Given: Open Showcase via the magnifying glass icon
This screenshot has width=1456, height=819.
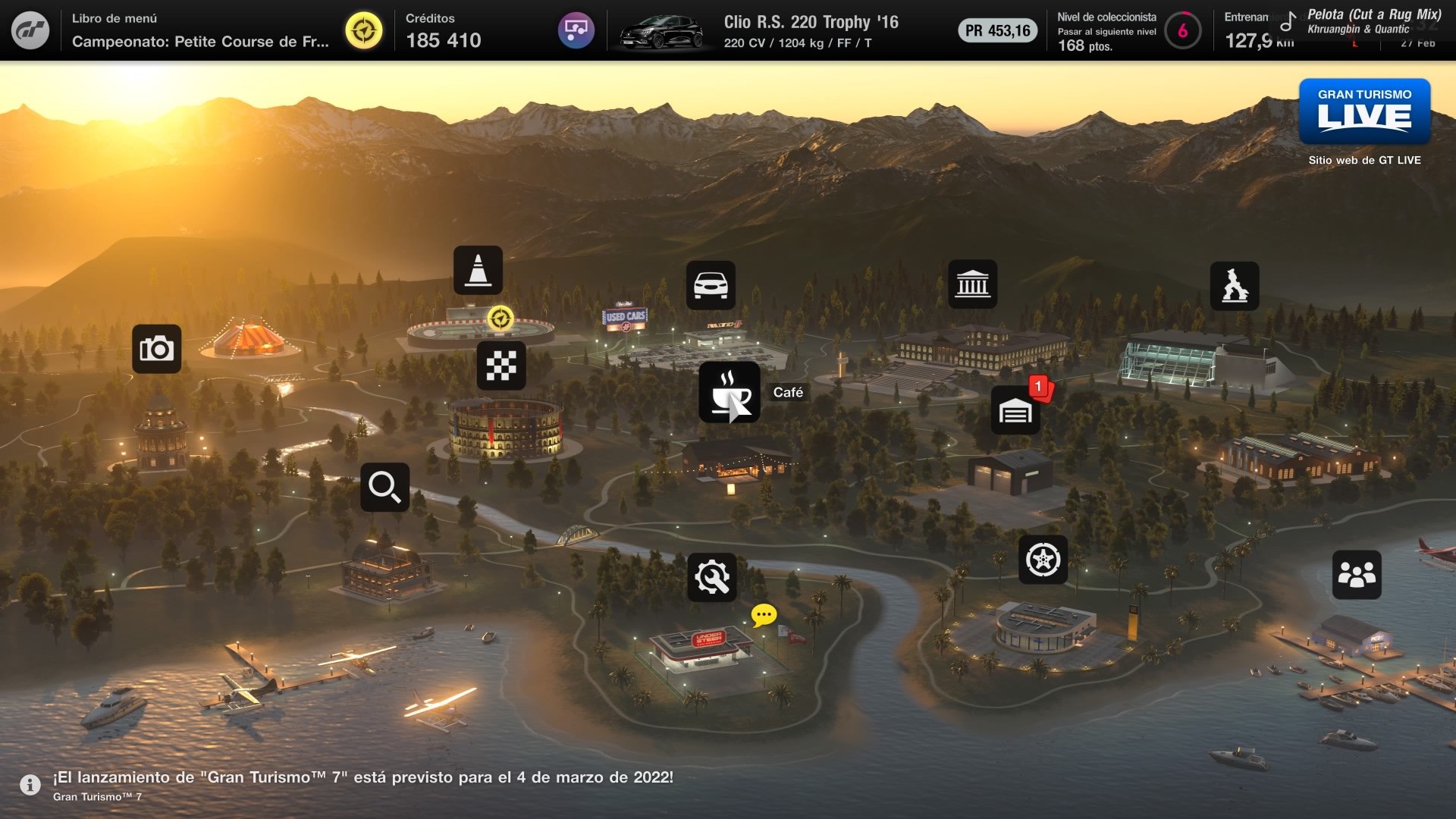Looking at the screenshot, I should coord(384,487).
